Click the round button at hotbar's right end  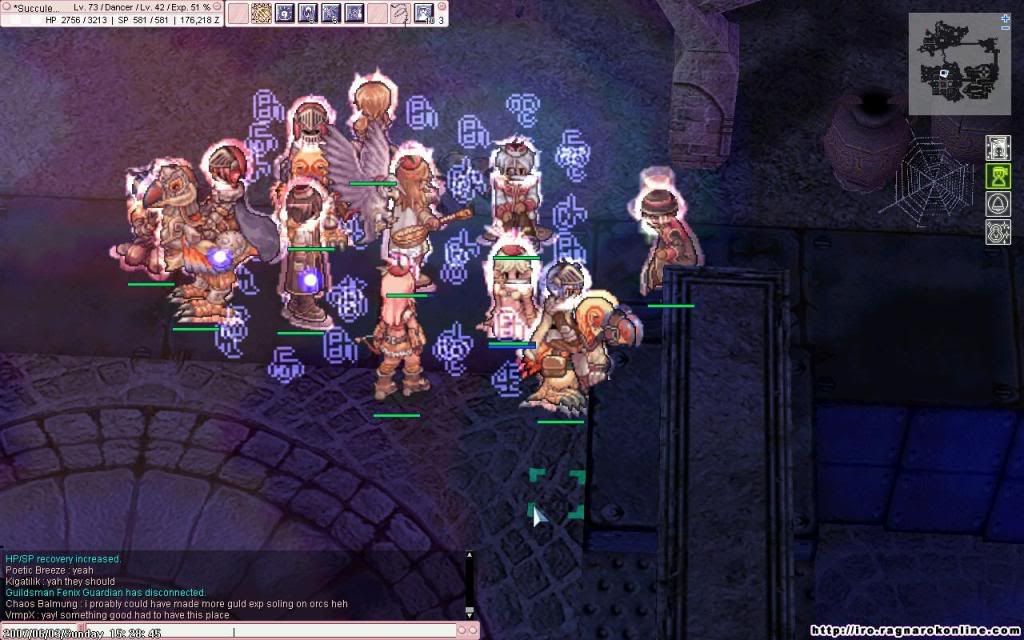(442, 5)
